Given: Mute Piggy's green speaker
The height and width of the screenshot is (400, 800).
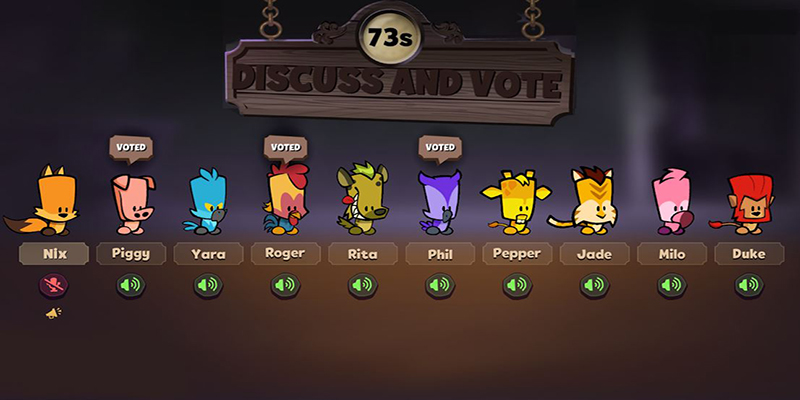Looking at the screenshot, I should coord(132,286).
